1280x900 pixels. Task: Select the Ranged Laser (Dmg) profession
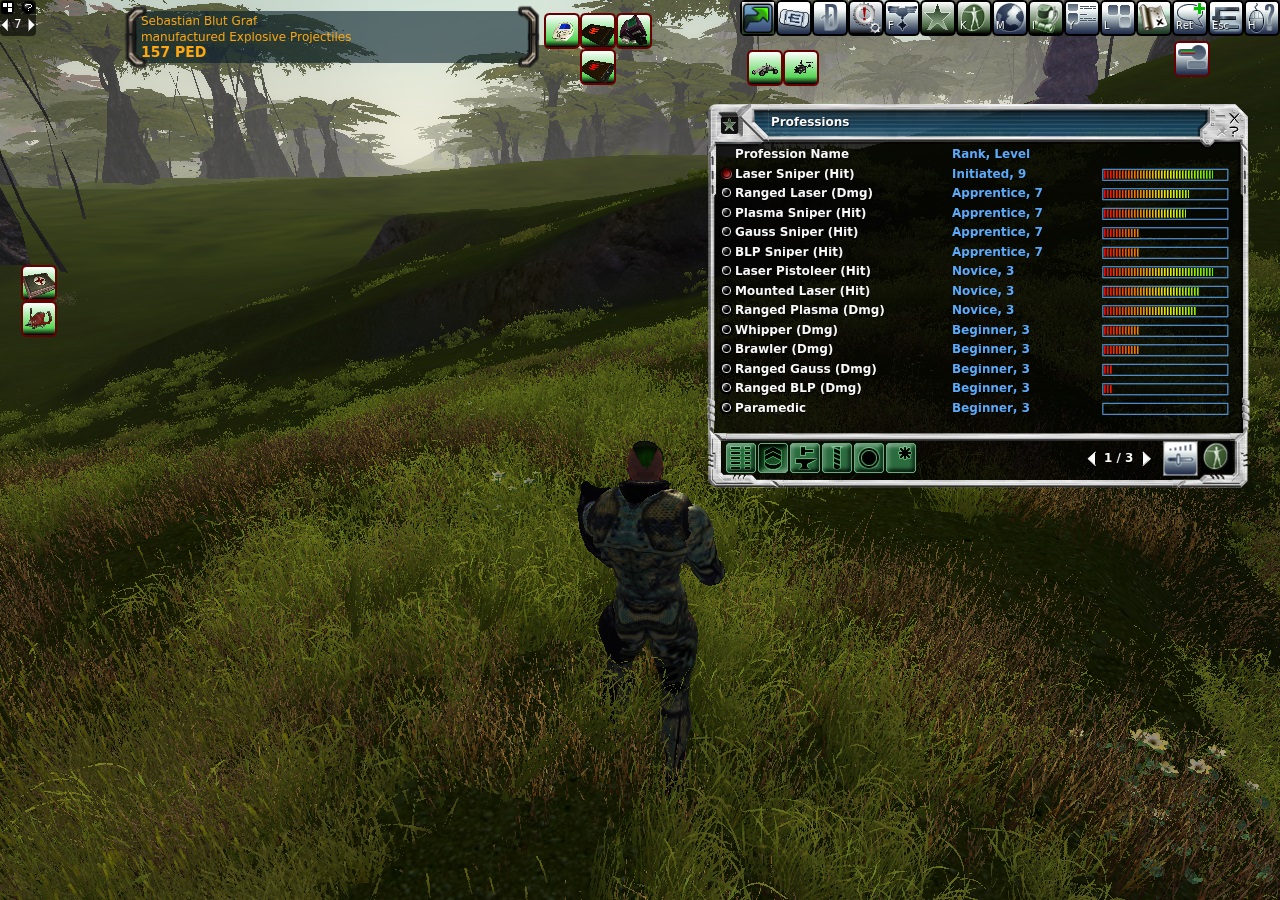(x=727, y=193)
